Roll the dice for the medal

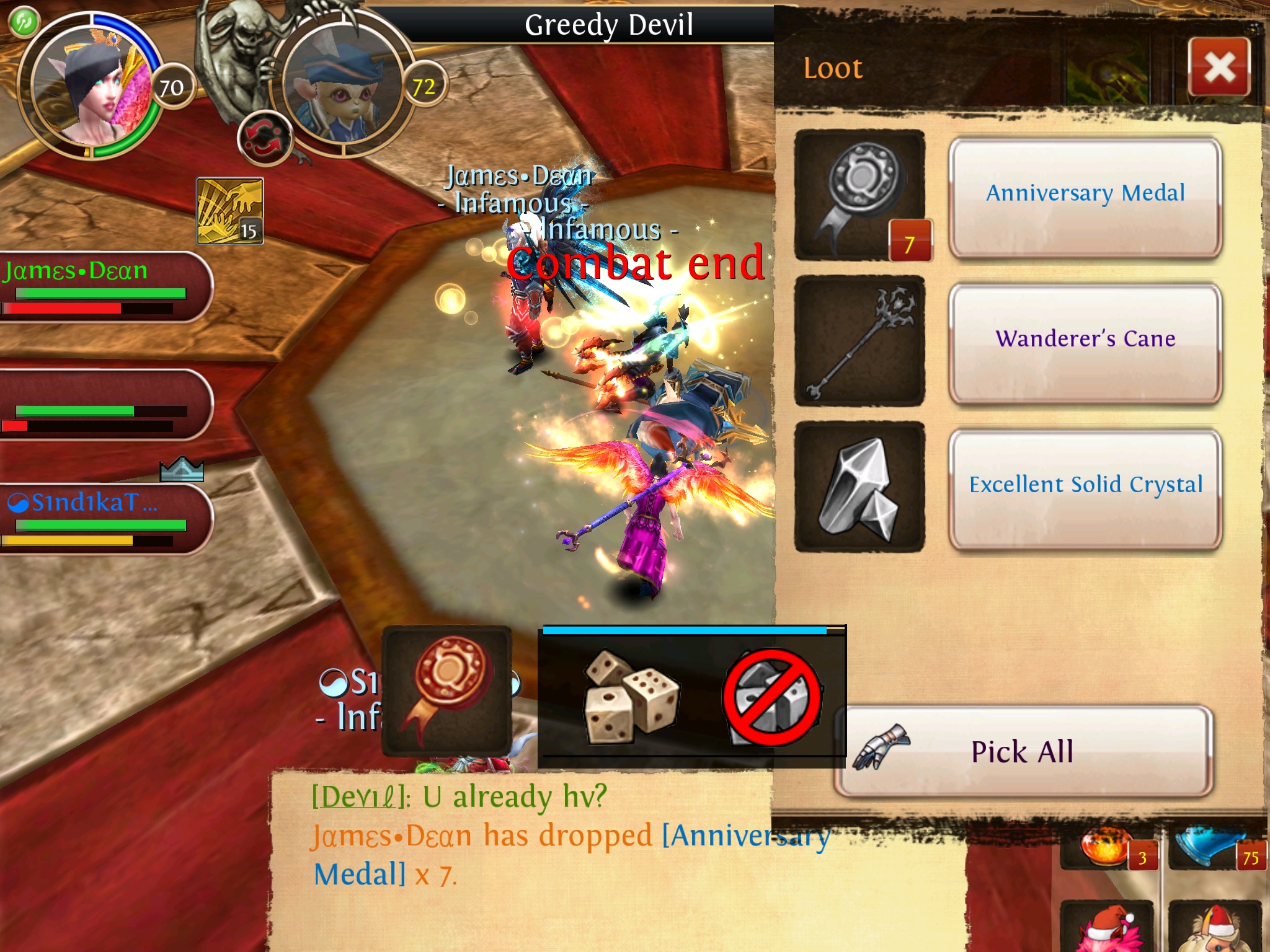click(631, 696)
